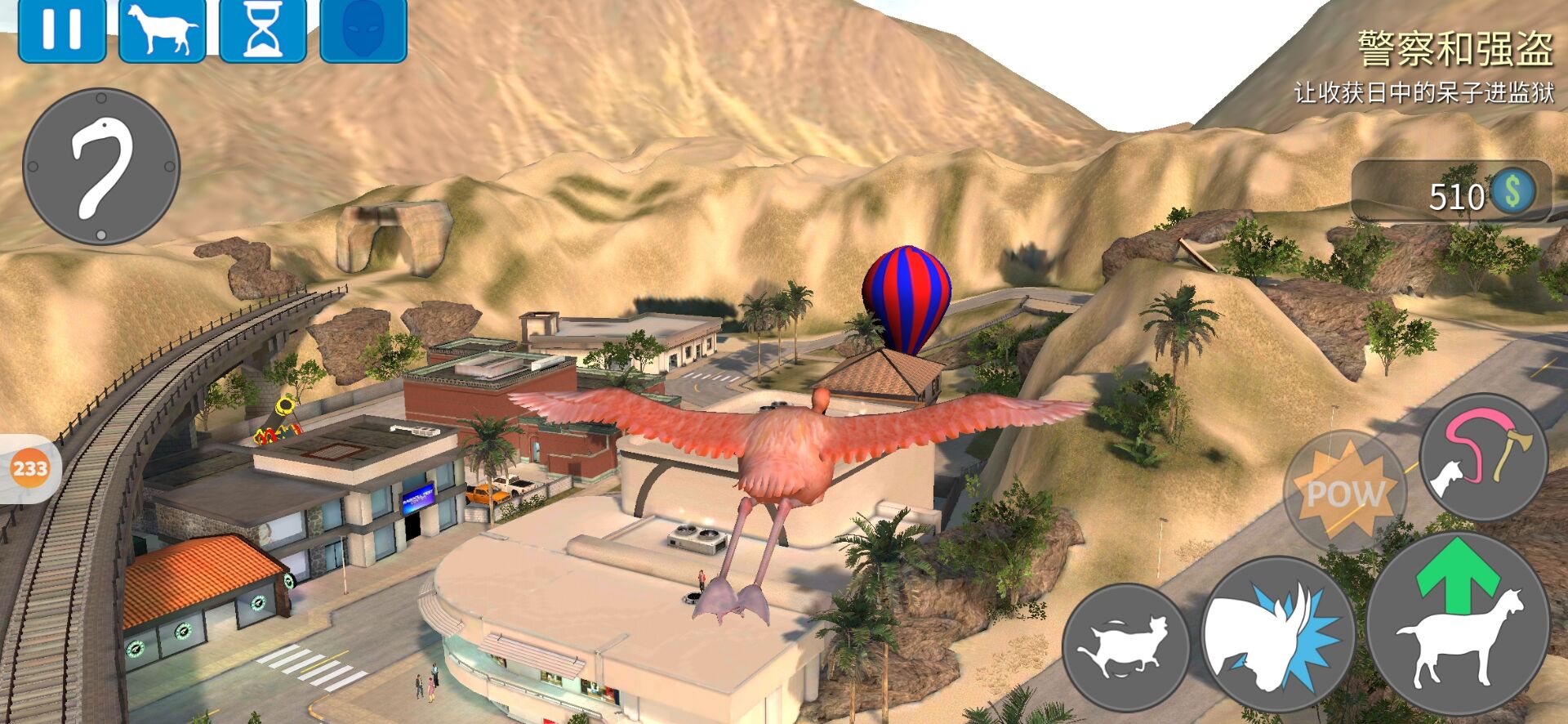Open the orange 233 side badge
This screenshot has width=1568, height=724.
click(30, 468)
